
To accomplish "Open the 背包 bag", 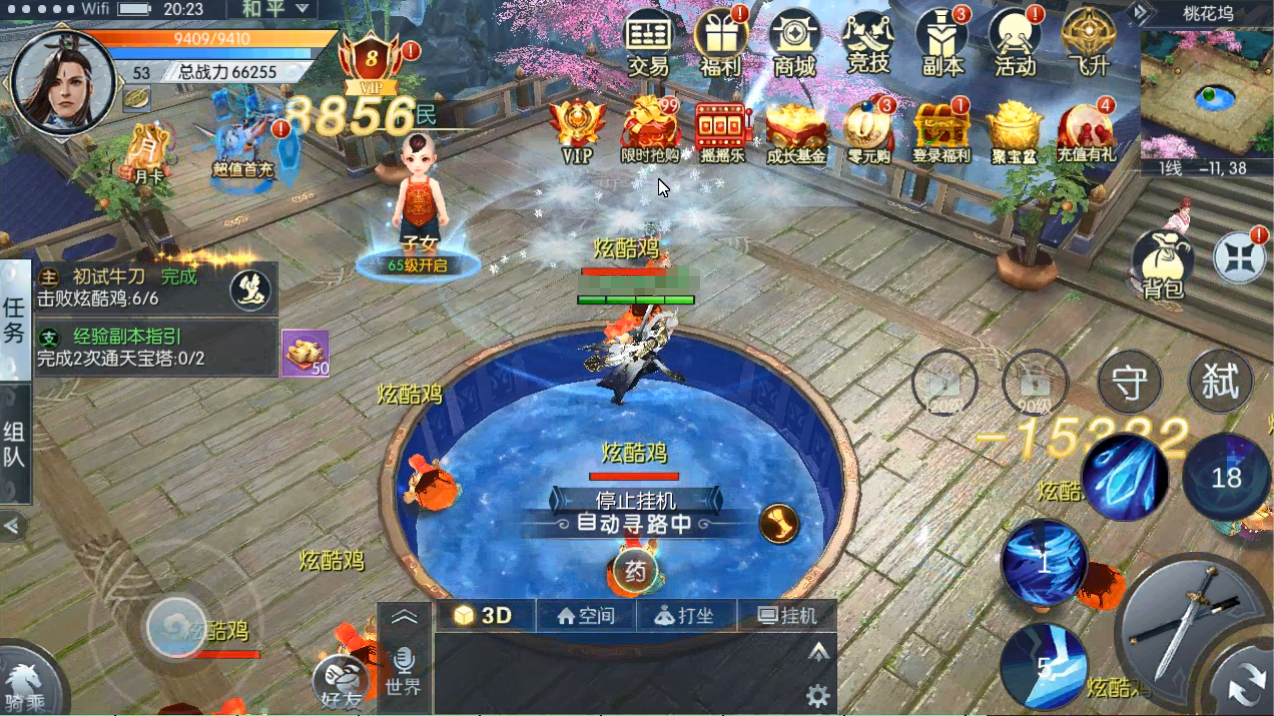I will [x=1162, y=264].
